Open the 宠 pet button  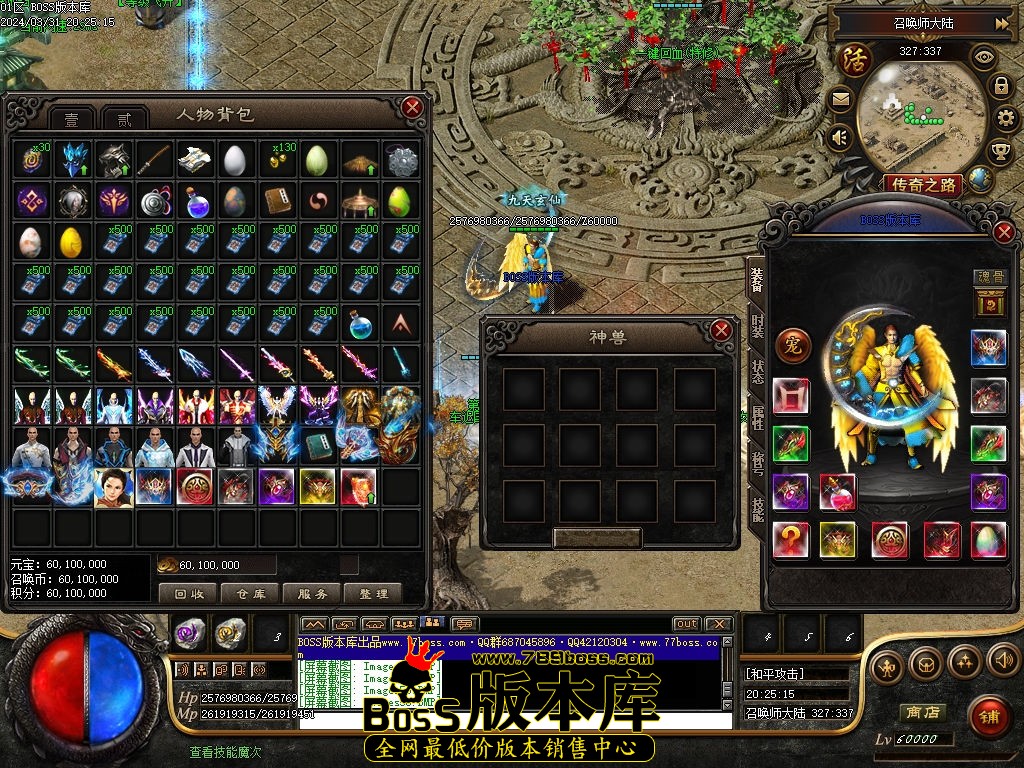[793, 346]
